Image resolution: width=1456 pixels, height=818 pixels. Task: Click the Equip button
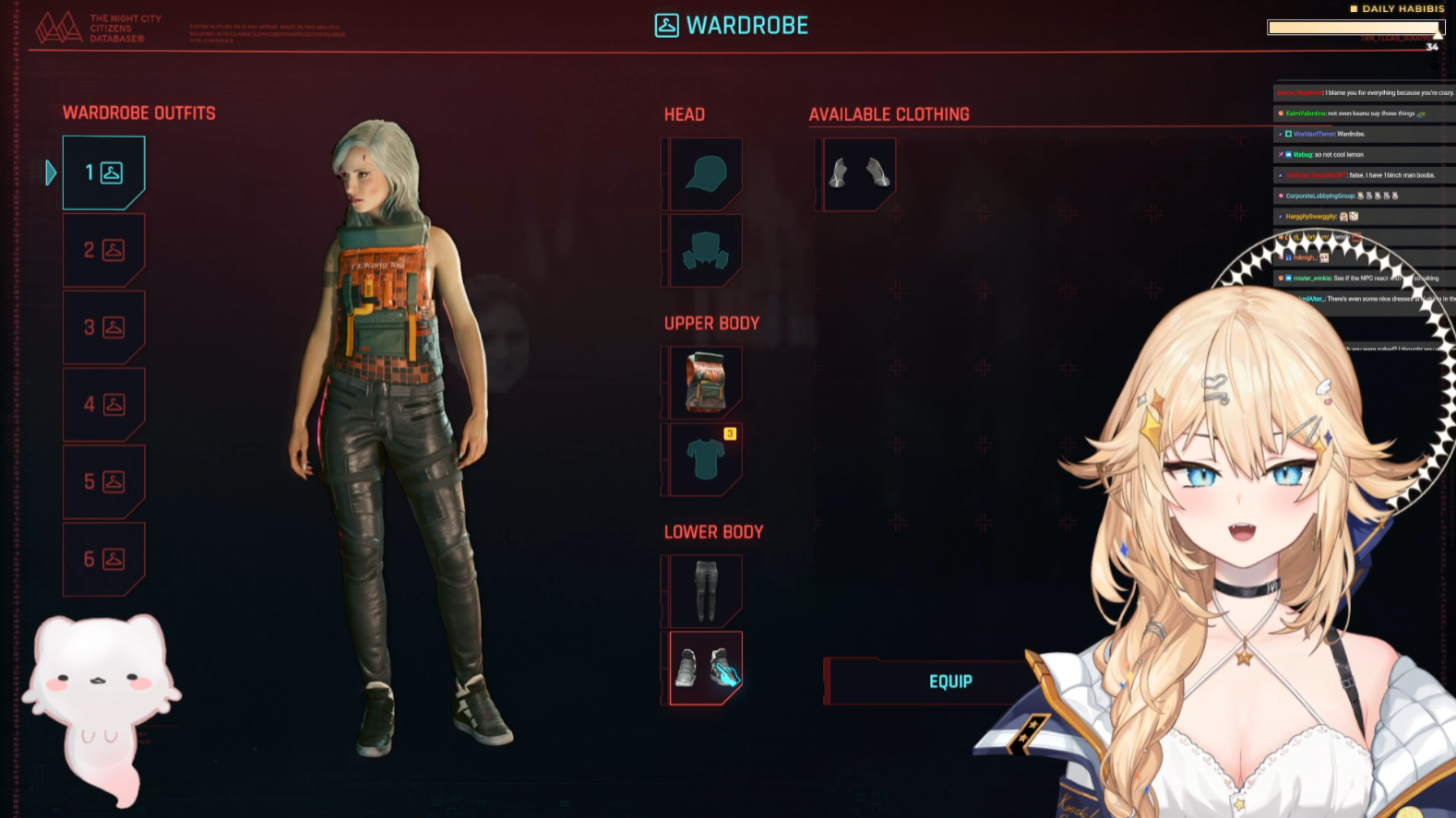pyautogui.click(x=949, y=682)
